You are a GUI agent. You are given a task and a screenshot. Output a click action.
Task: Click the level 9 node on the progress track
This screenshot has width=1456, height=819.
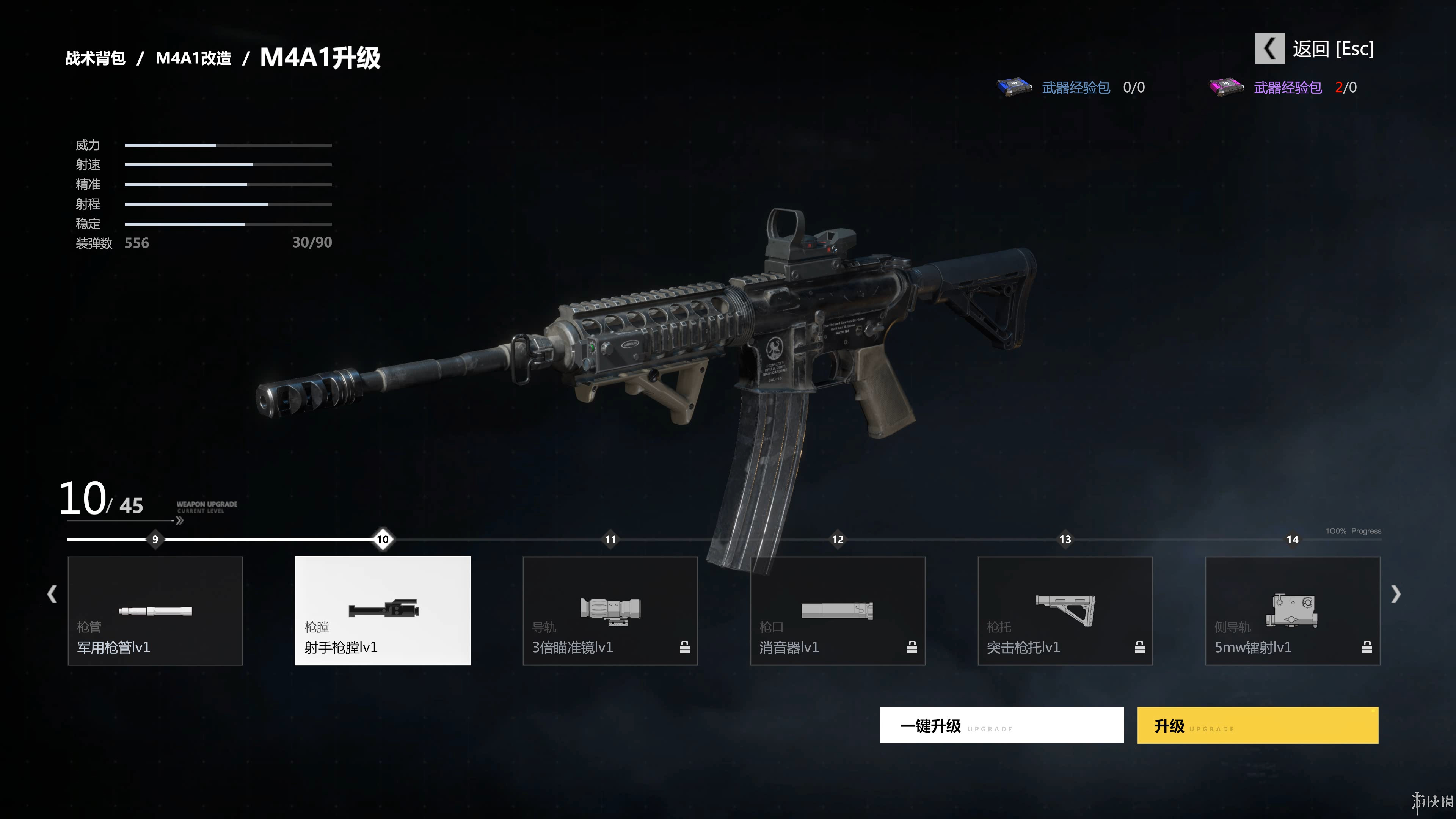[x=155, y=539]
